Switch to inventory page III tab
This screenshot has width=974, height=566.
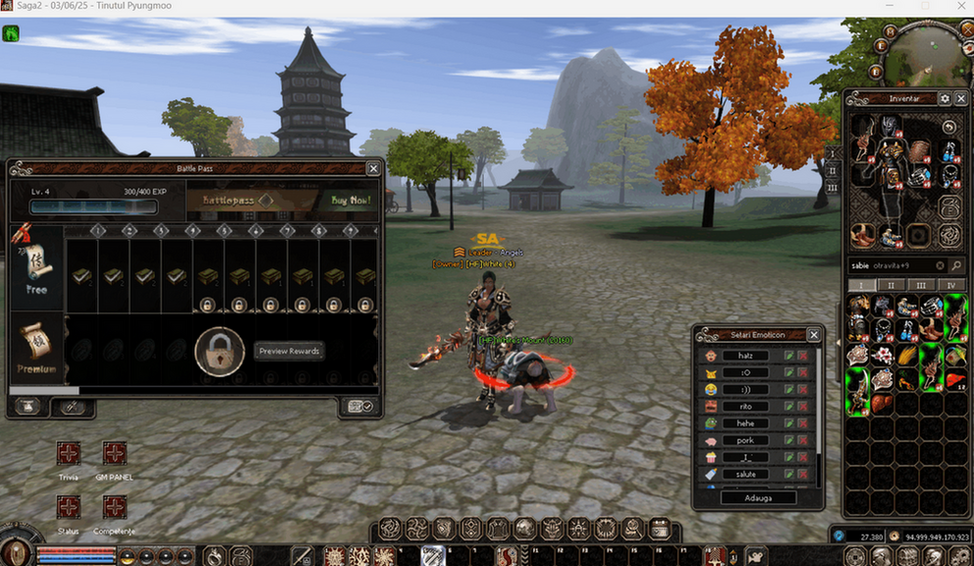coord(922,285)
